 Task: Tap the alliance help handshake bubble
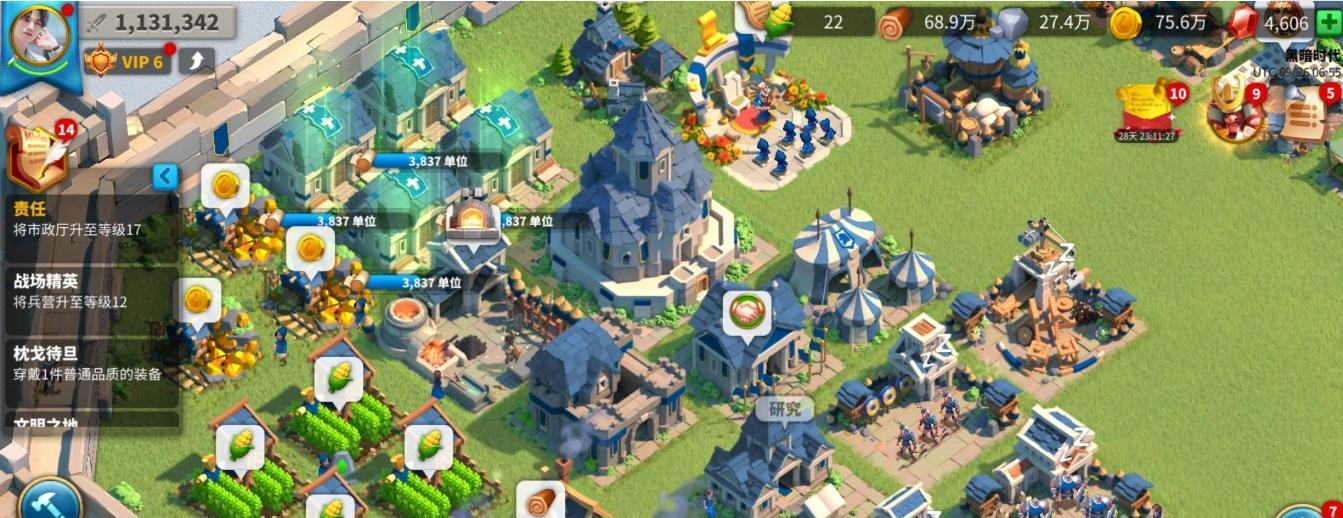point(746,313)
